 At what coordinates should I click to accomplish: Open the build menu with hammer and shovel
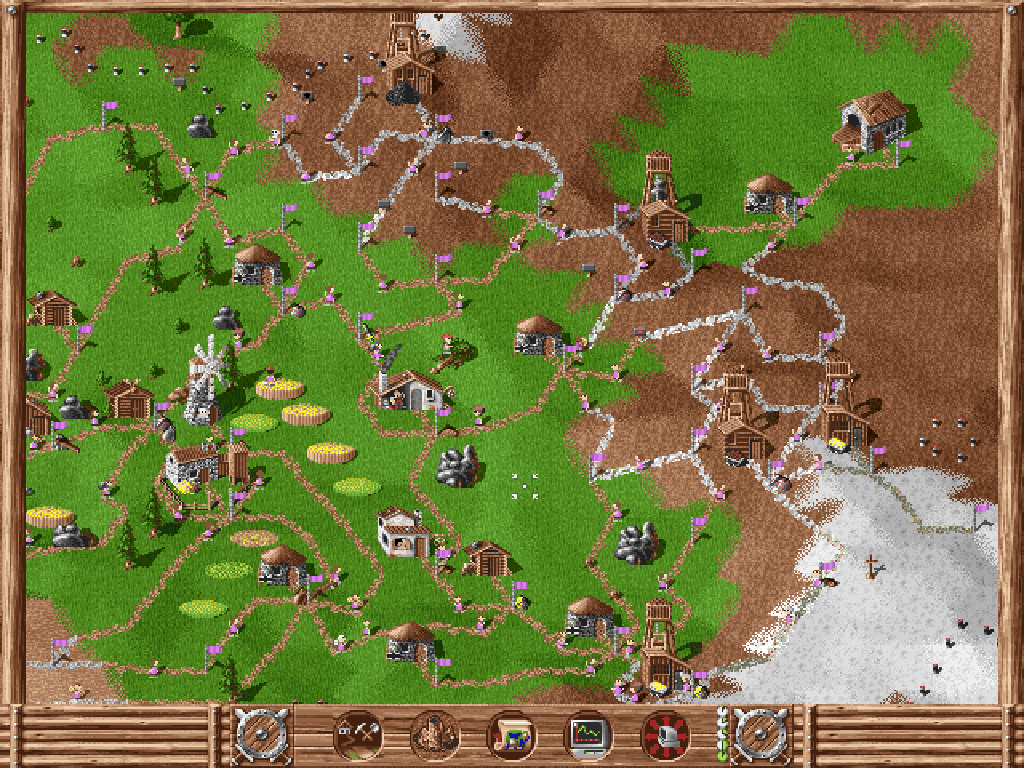[x=358, y=737]
